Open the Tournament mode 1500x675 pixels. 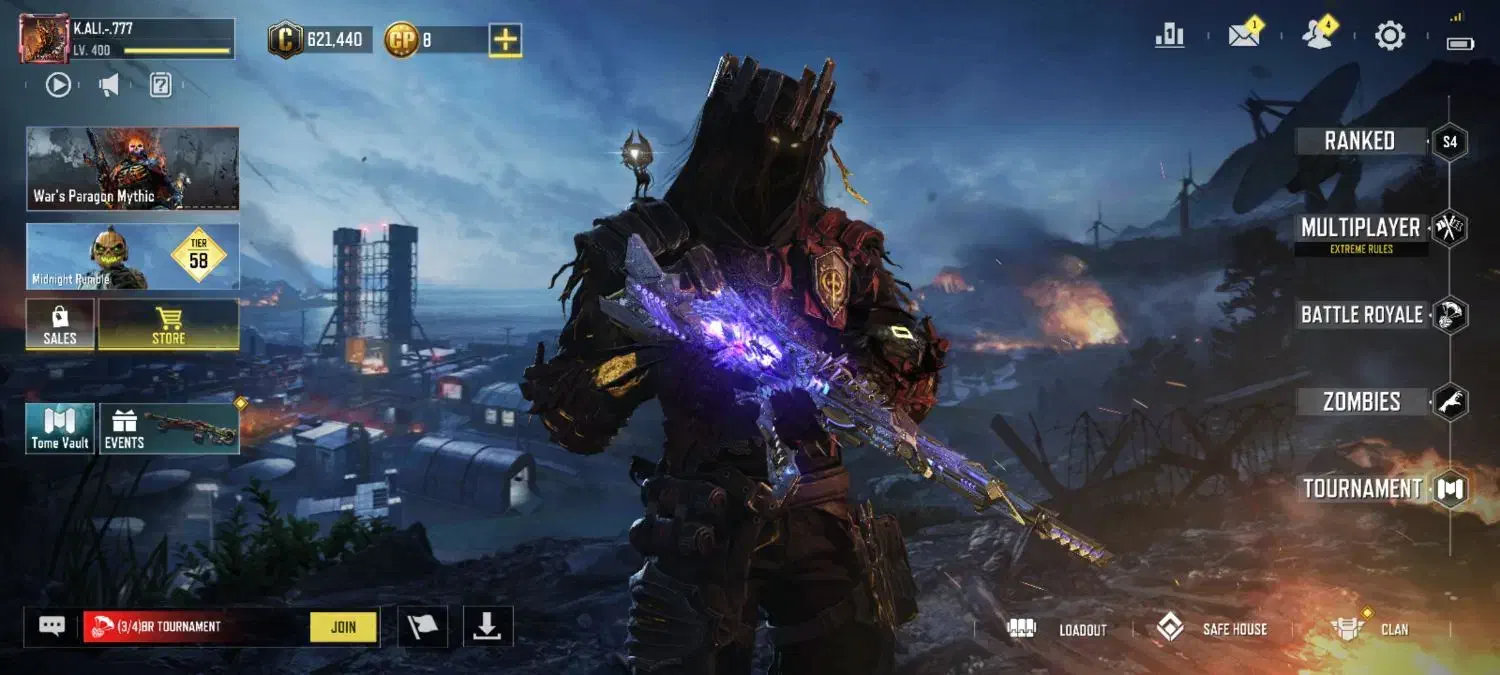pos(1362,489)
